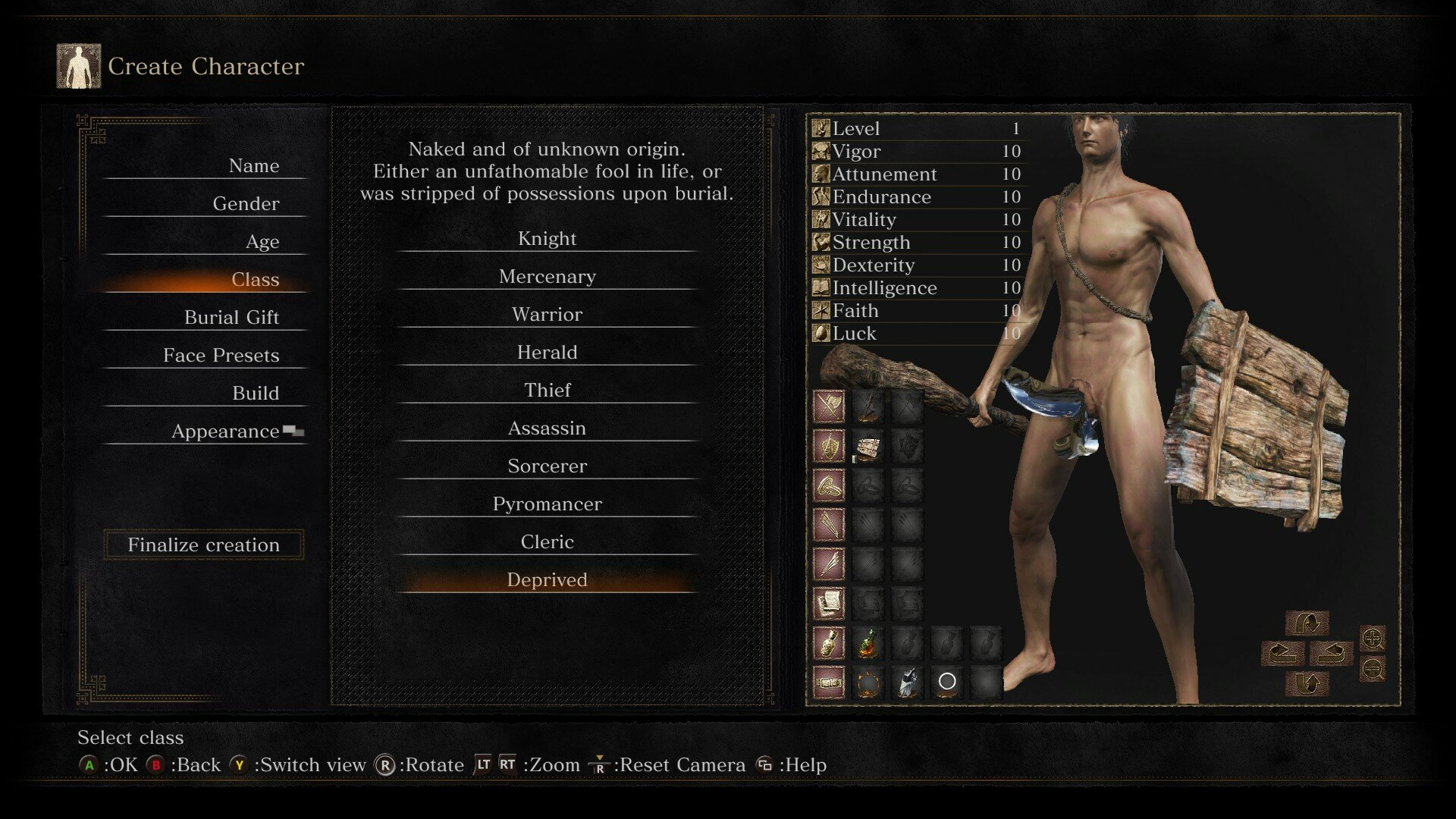The image size is (1456, 819).
Task: Pick the Assassin class
Action: tap(547, 428)
